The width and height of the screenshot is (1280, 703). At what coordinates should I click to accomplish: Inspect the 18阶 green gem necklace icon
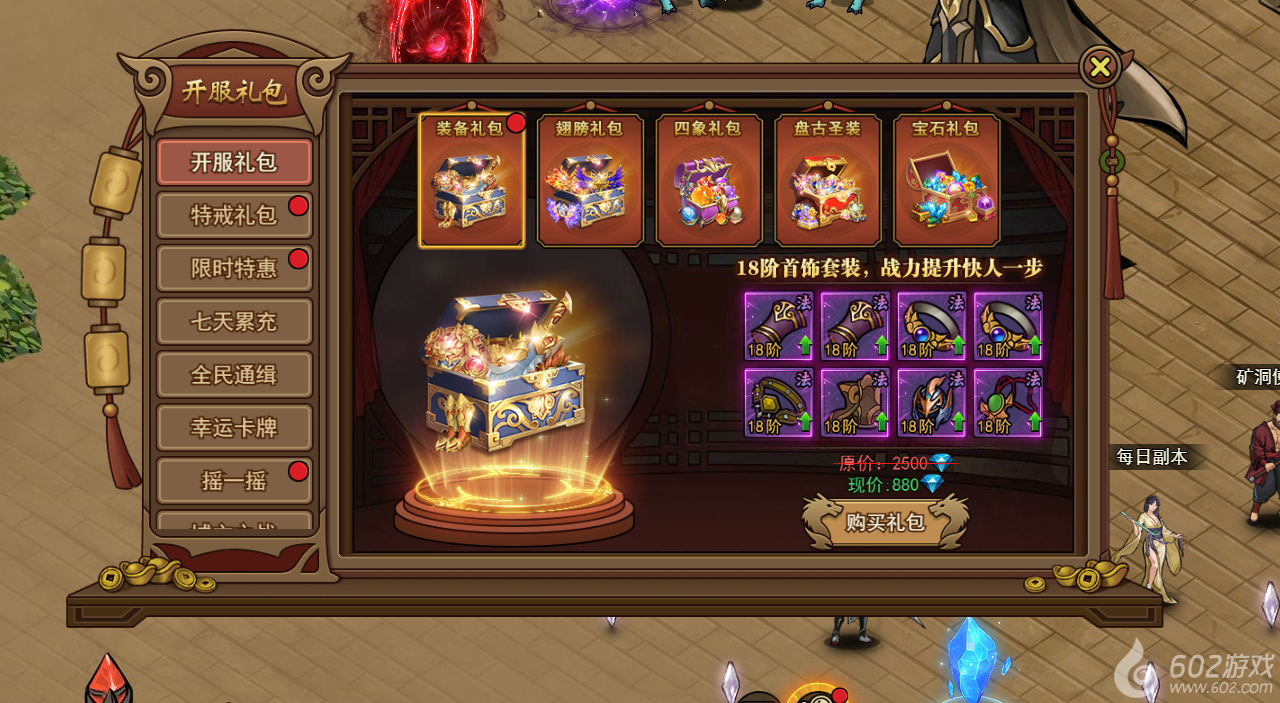point(1008,403)
